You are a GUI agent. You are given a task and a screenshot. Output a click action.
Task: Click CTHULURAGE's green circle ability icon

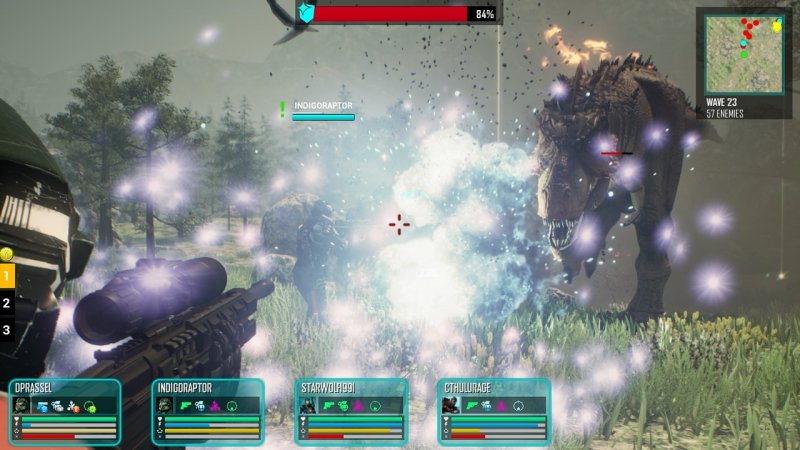[520, 406]
